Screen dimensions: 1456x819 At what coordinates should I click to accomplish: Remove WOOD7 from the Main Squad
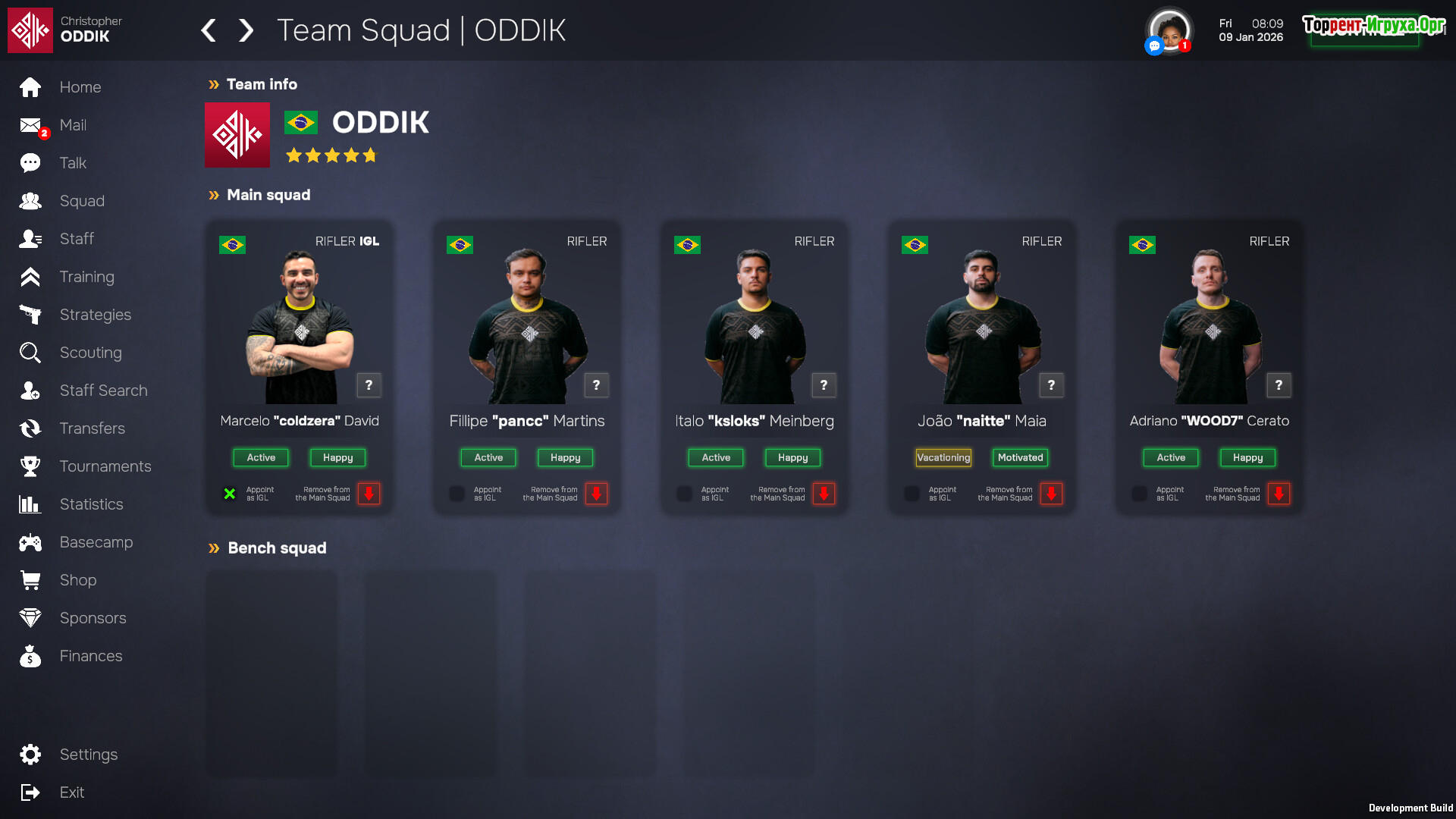1279,494
